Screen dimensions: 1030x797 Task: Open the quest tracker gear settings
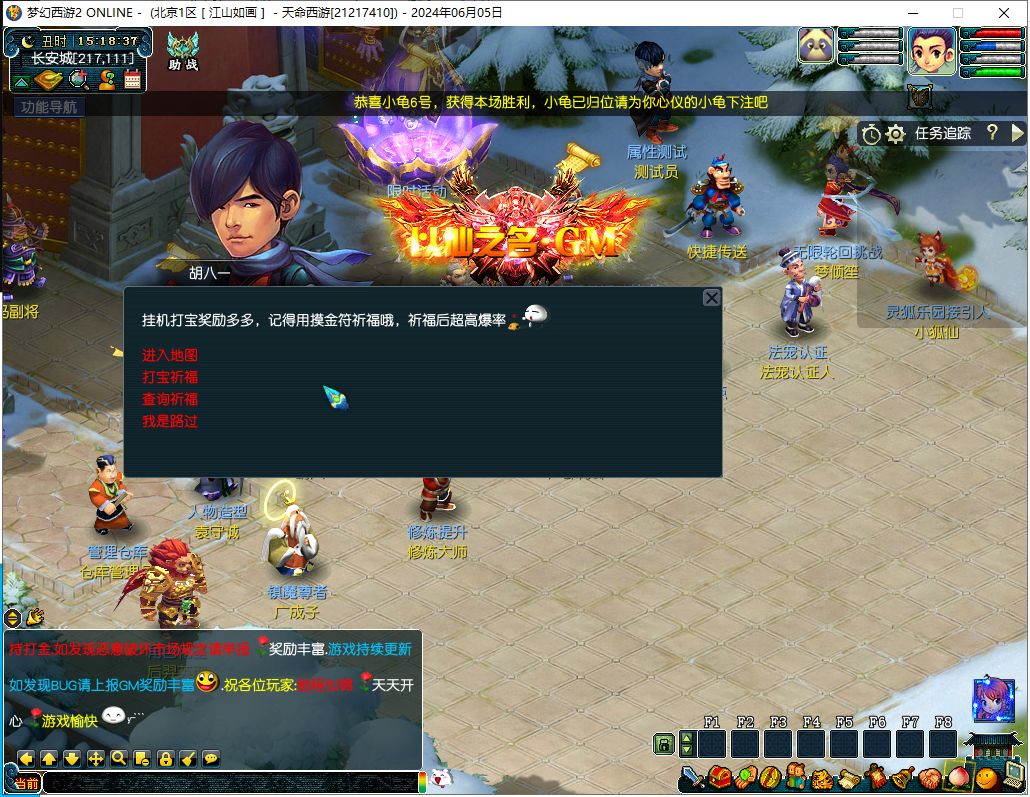click(x=895, y=133)
